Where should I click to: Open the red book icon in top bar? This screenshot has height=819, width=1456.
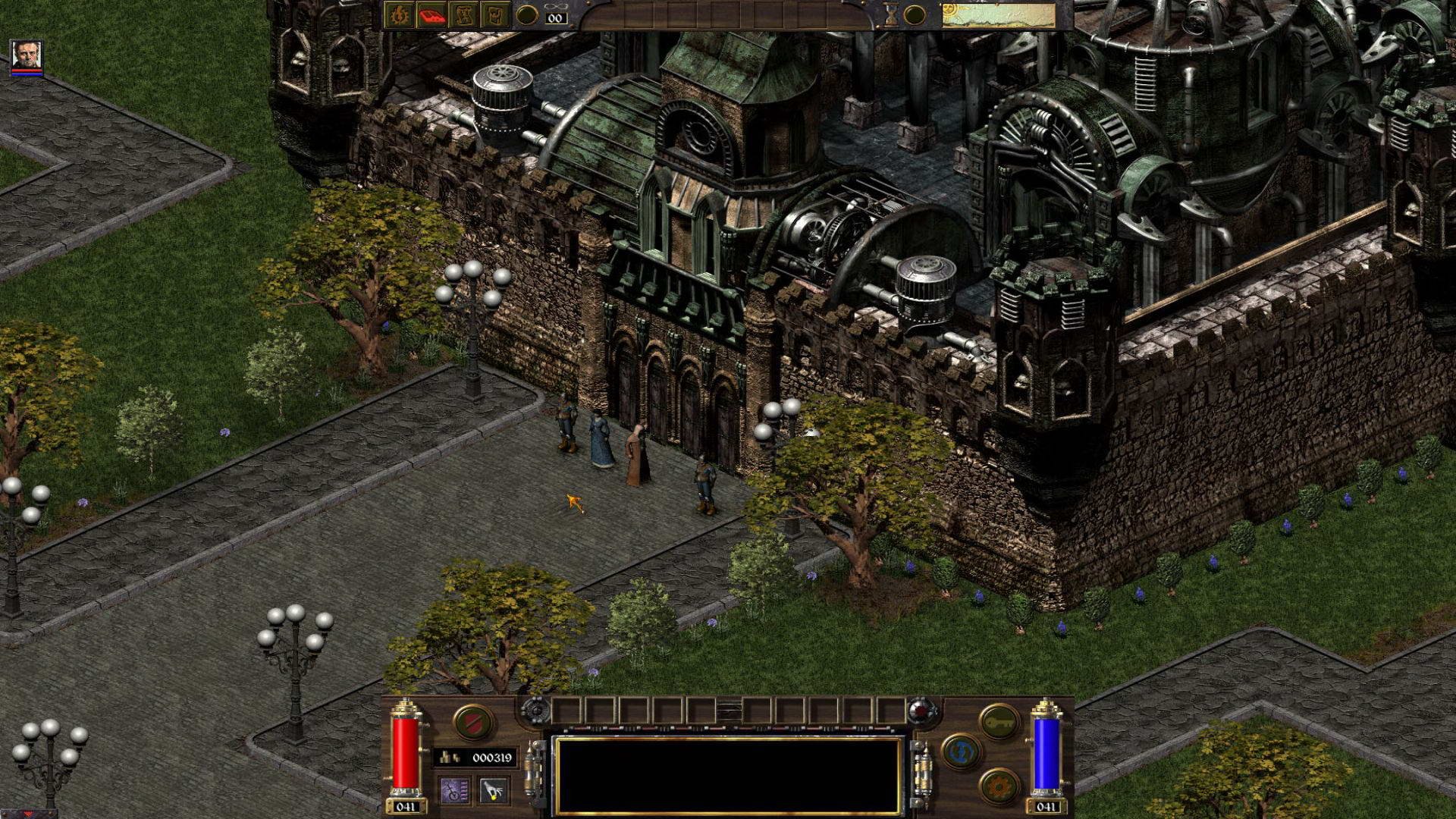431,15
